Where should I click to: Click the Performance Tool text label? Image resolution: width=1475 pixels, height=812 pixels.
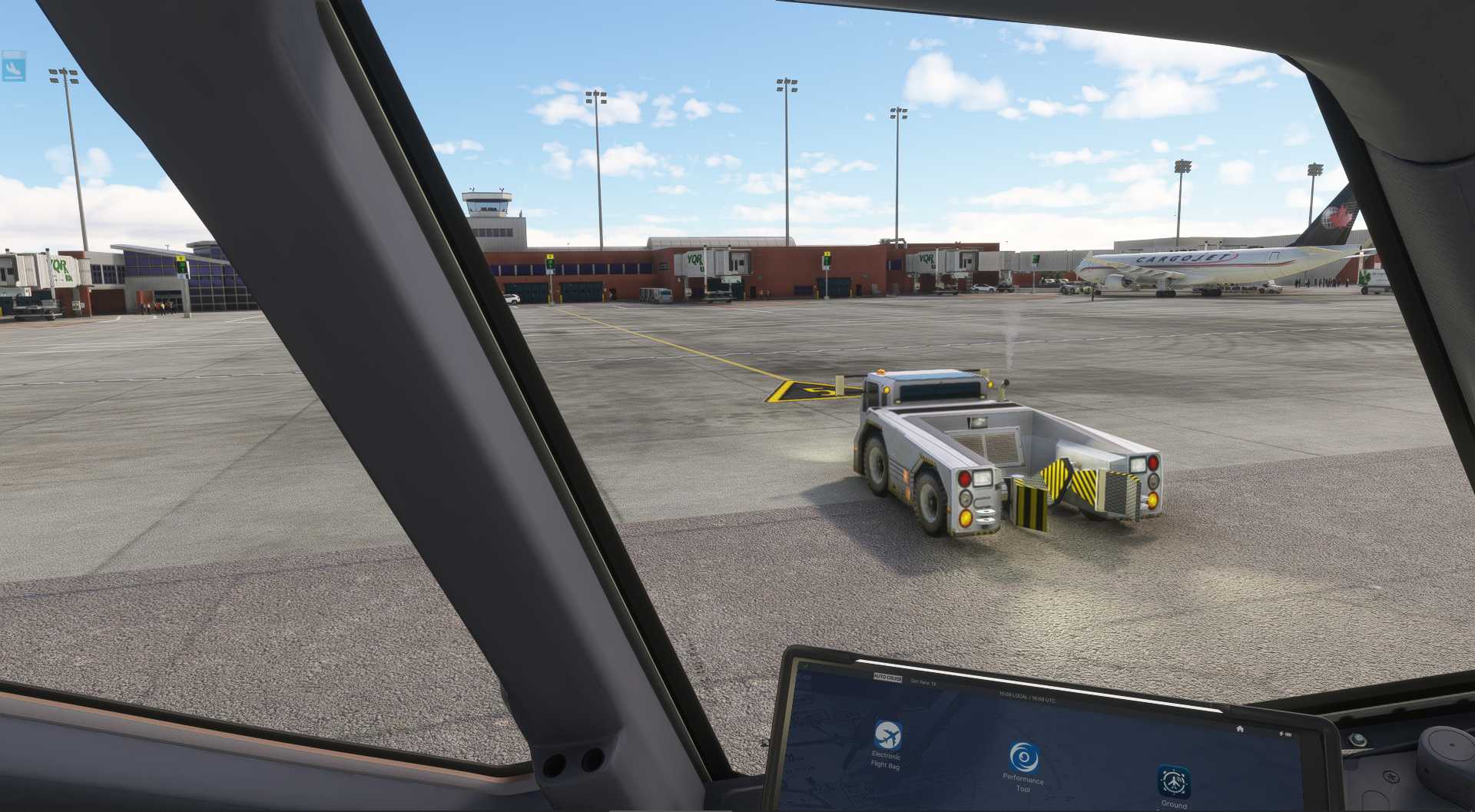1023,783
